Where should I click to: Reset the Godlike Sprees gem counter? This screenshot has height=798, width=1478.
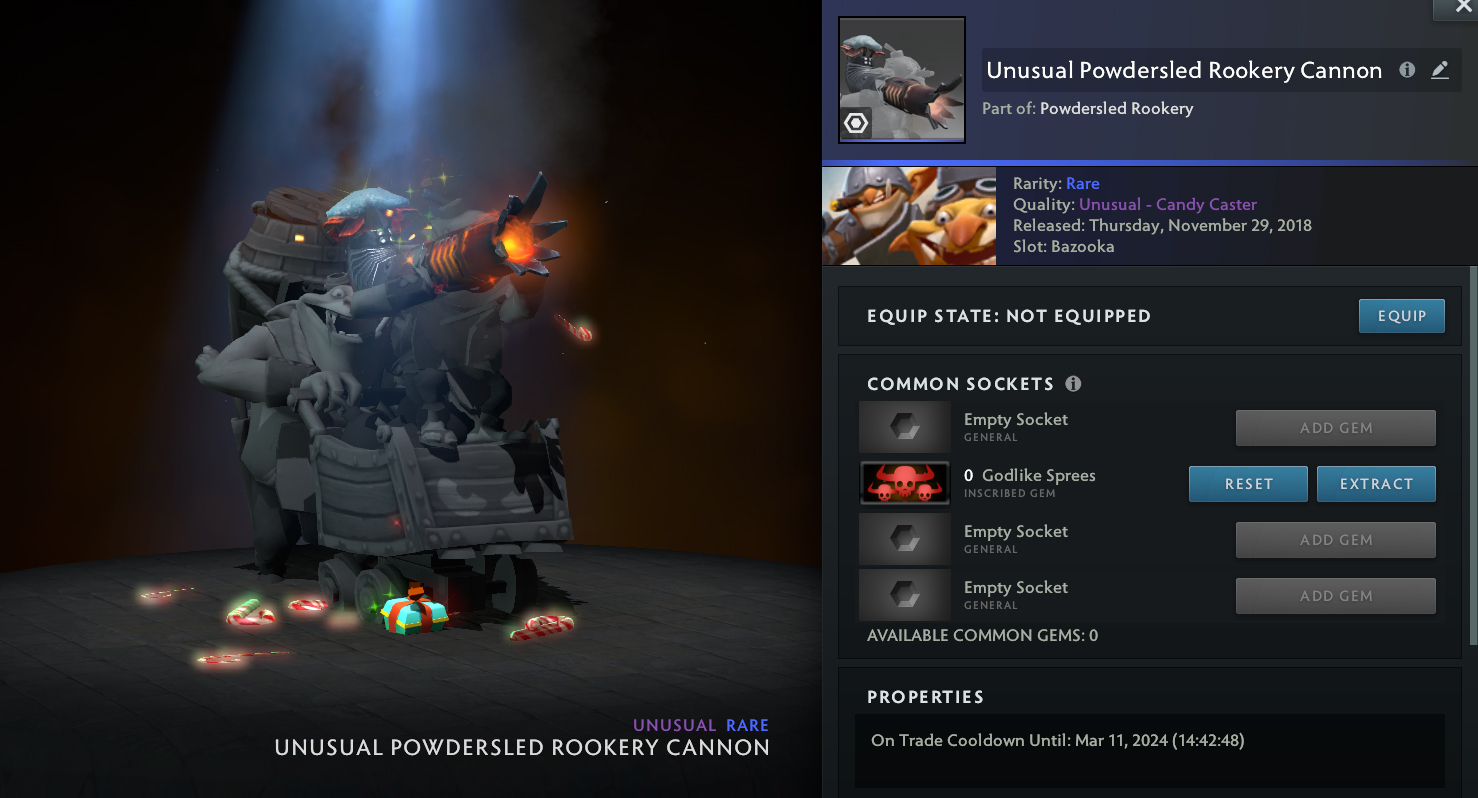coord(1248,484)
